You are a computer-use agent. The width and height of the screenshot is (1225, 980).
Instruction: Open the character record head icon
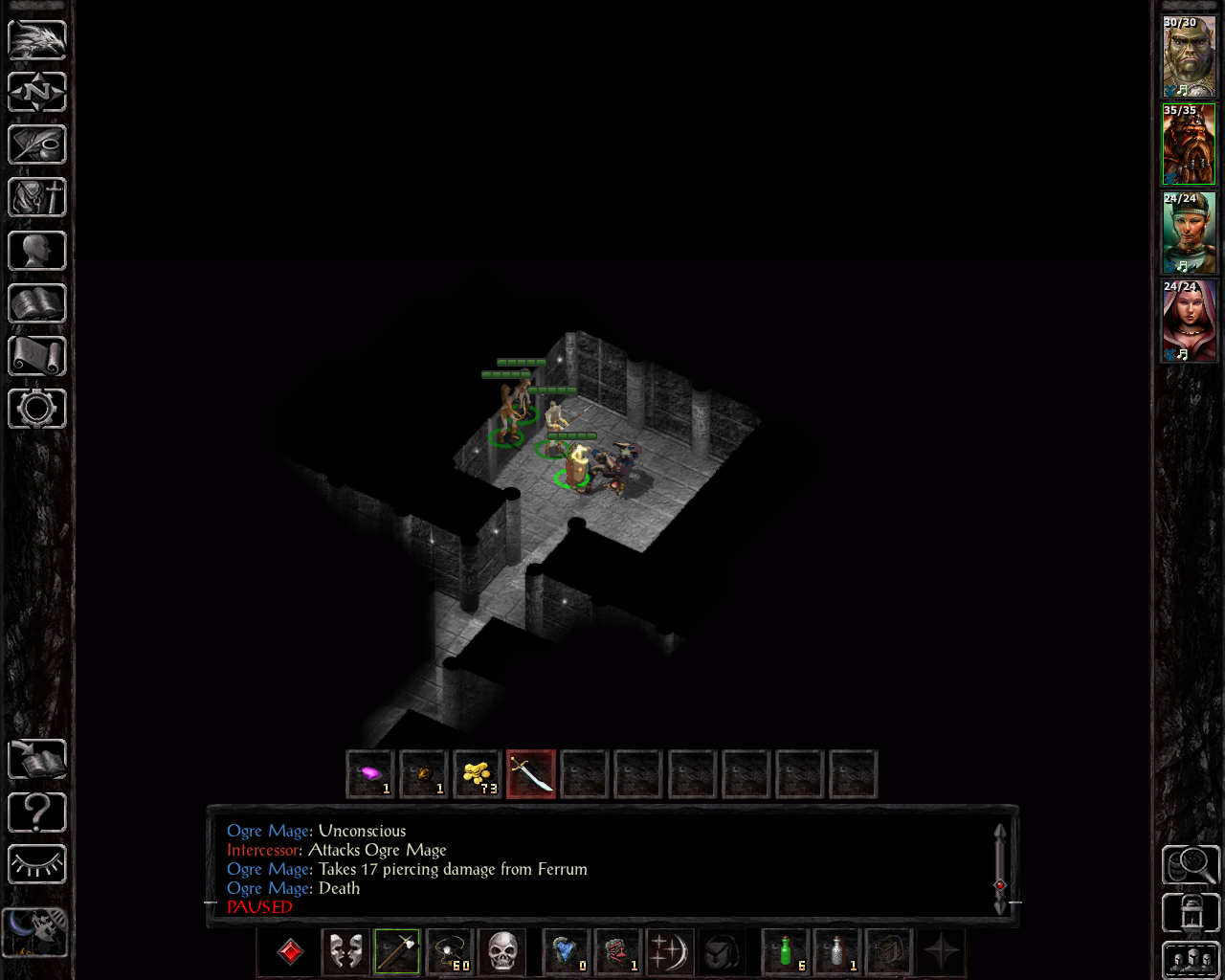pos(38,250)
